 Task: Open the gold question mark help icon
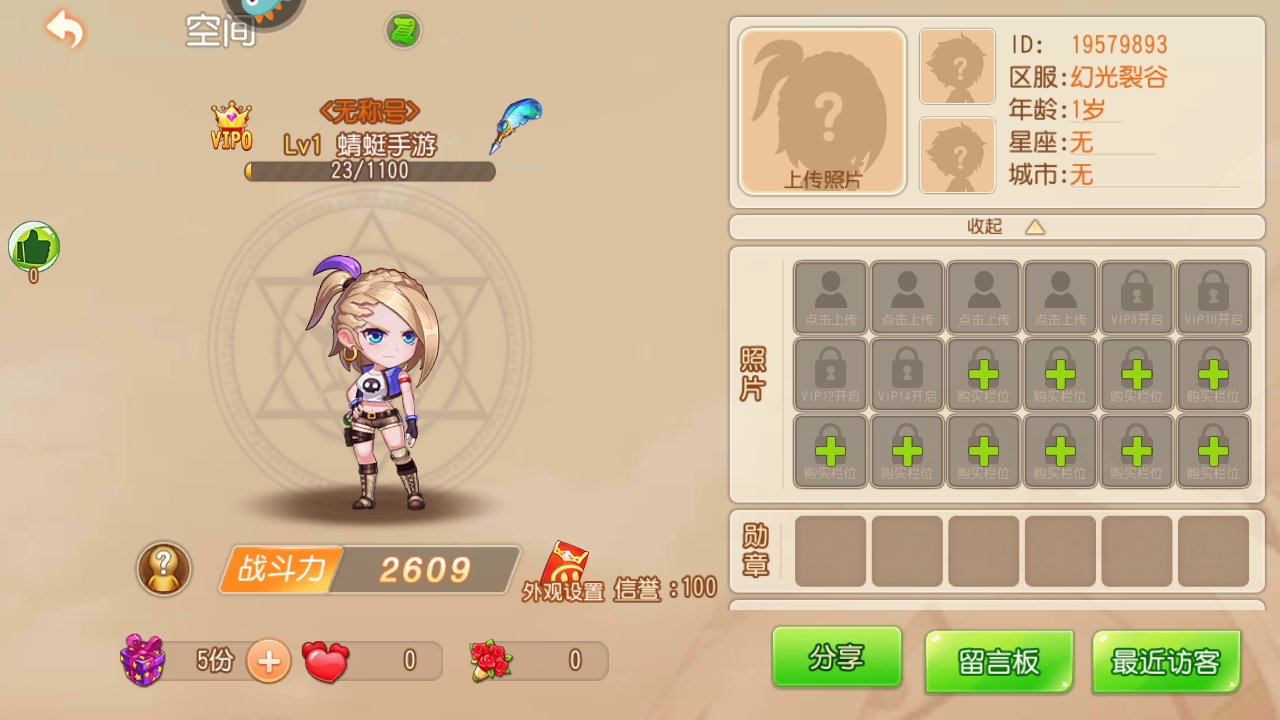(164, 569)
